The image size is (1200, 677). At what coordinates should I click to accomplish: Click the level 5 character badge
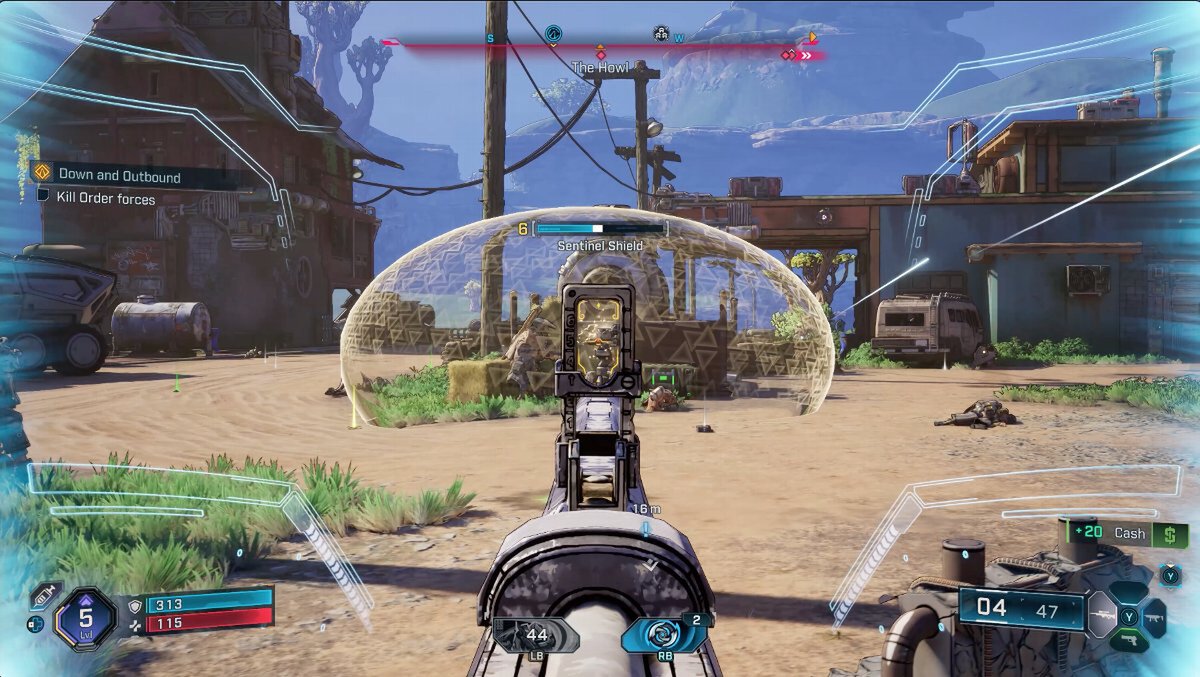tap(86, 617)
